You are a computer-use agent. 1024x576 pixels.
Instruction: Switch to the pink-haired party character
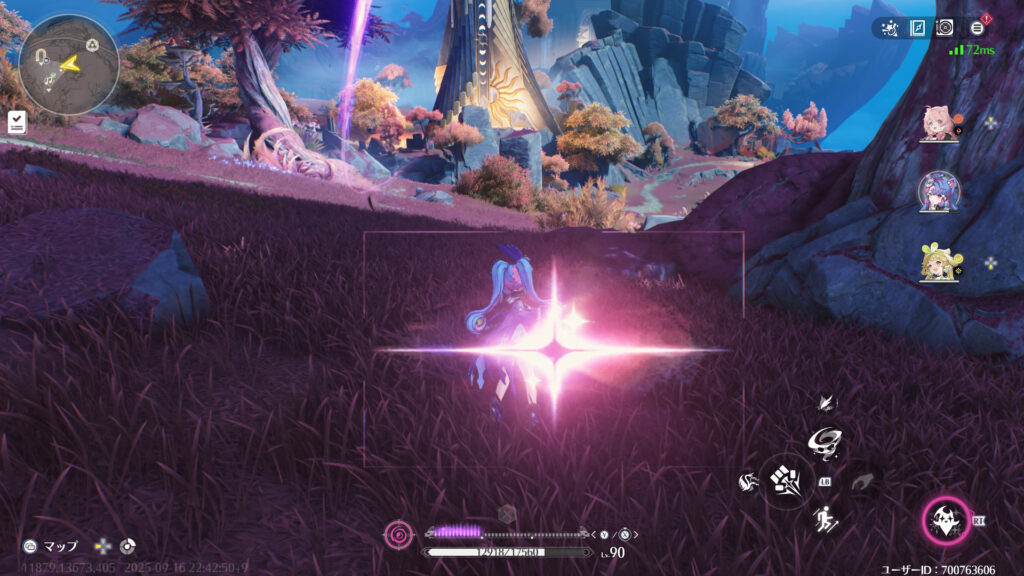pyautogui.click(x=939, y=124)
